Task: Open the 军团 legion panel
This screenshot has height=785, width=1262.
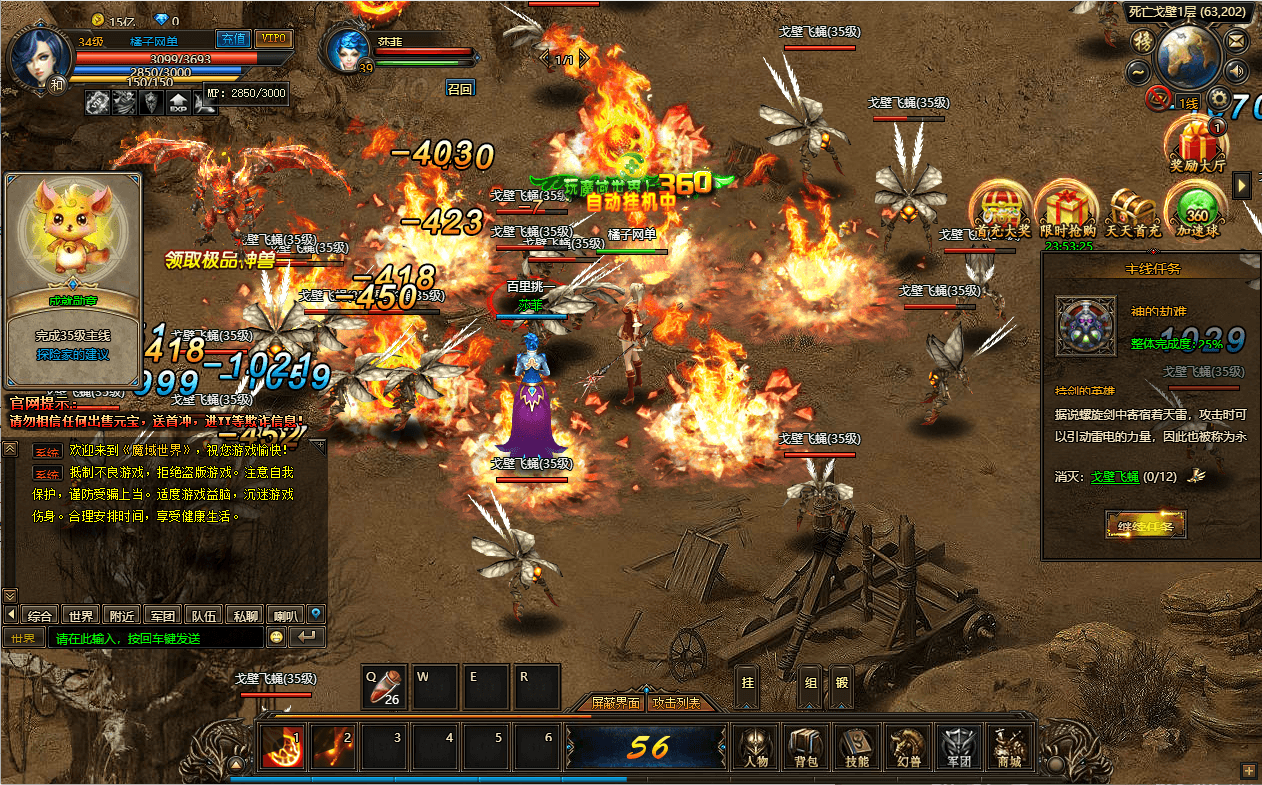Action: (x=958, y=748)
